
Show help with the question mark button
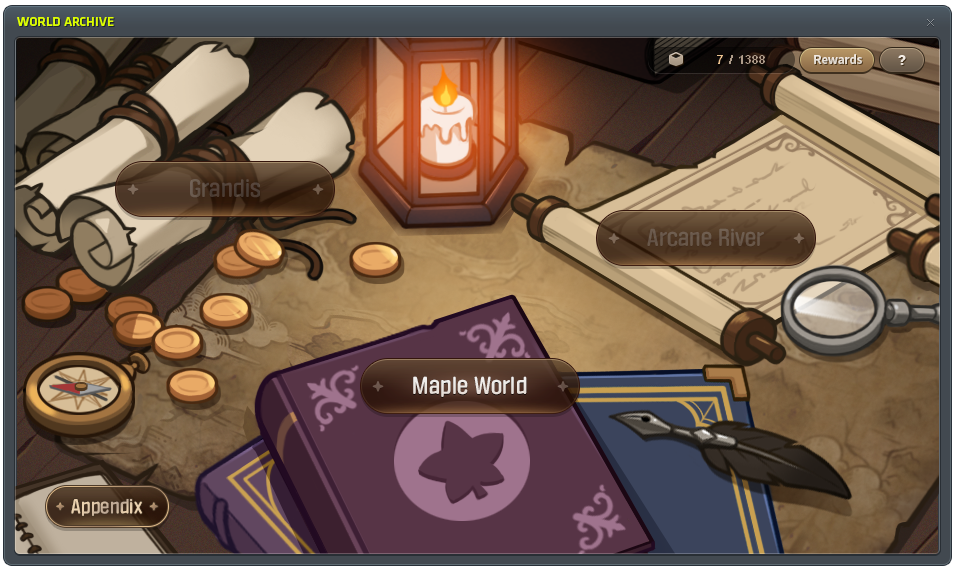pos(902,60)
